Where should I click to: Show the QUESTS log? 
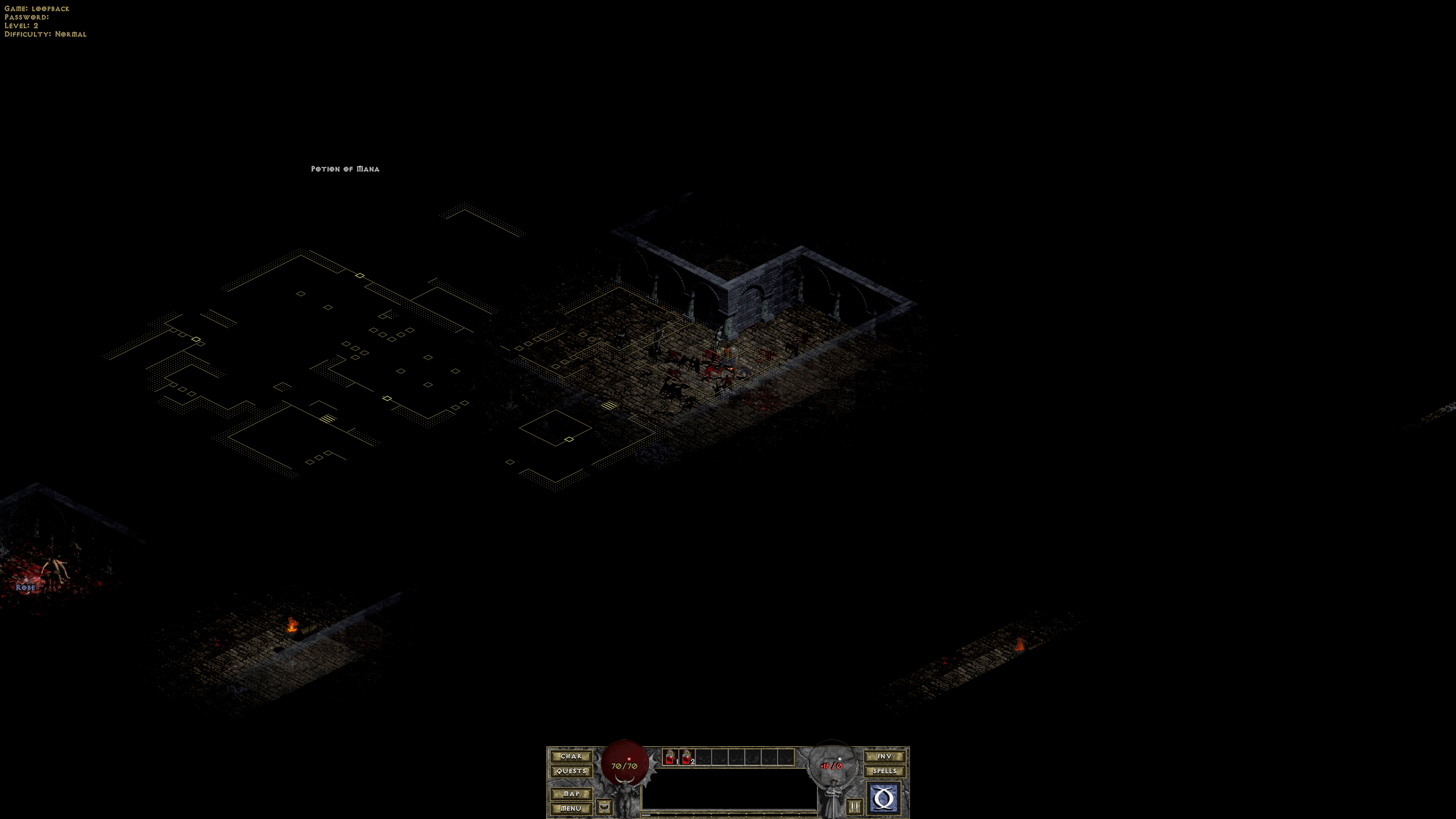pyautogui.click(x=571, y=771)
